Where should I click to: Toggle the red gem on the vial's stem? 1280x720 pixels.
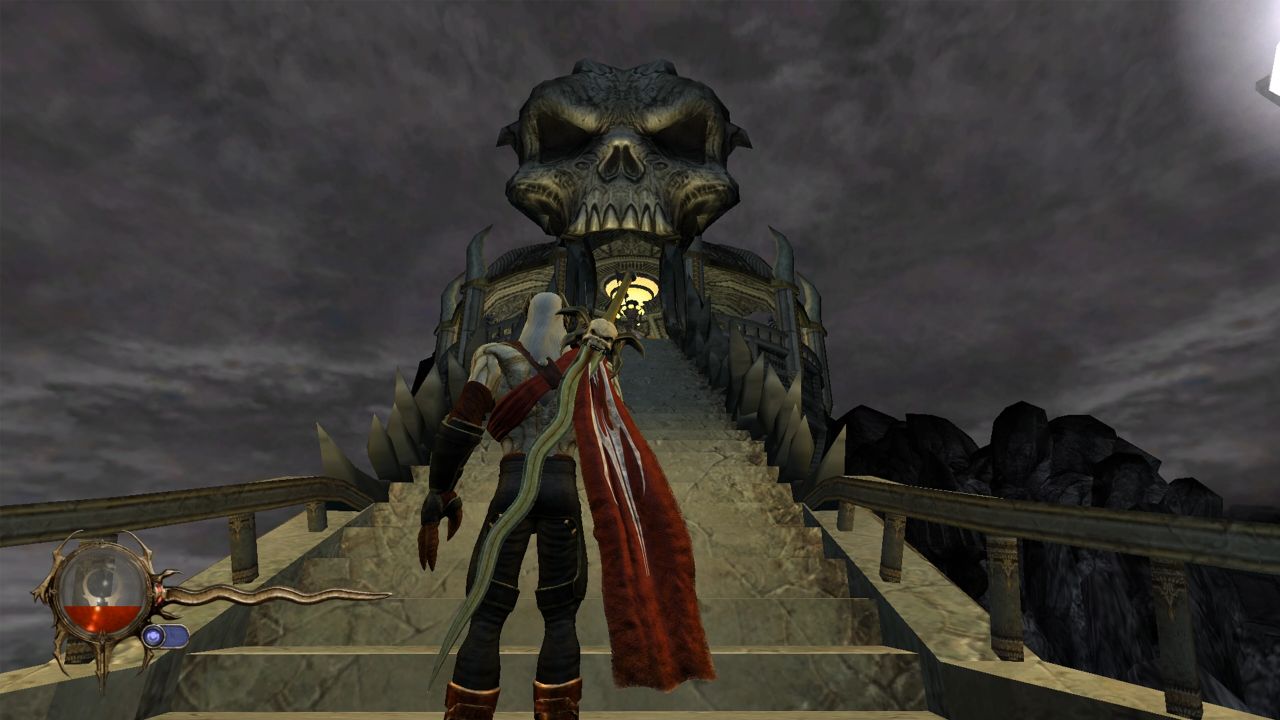(160, 590)
